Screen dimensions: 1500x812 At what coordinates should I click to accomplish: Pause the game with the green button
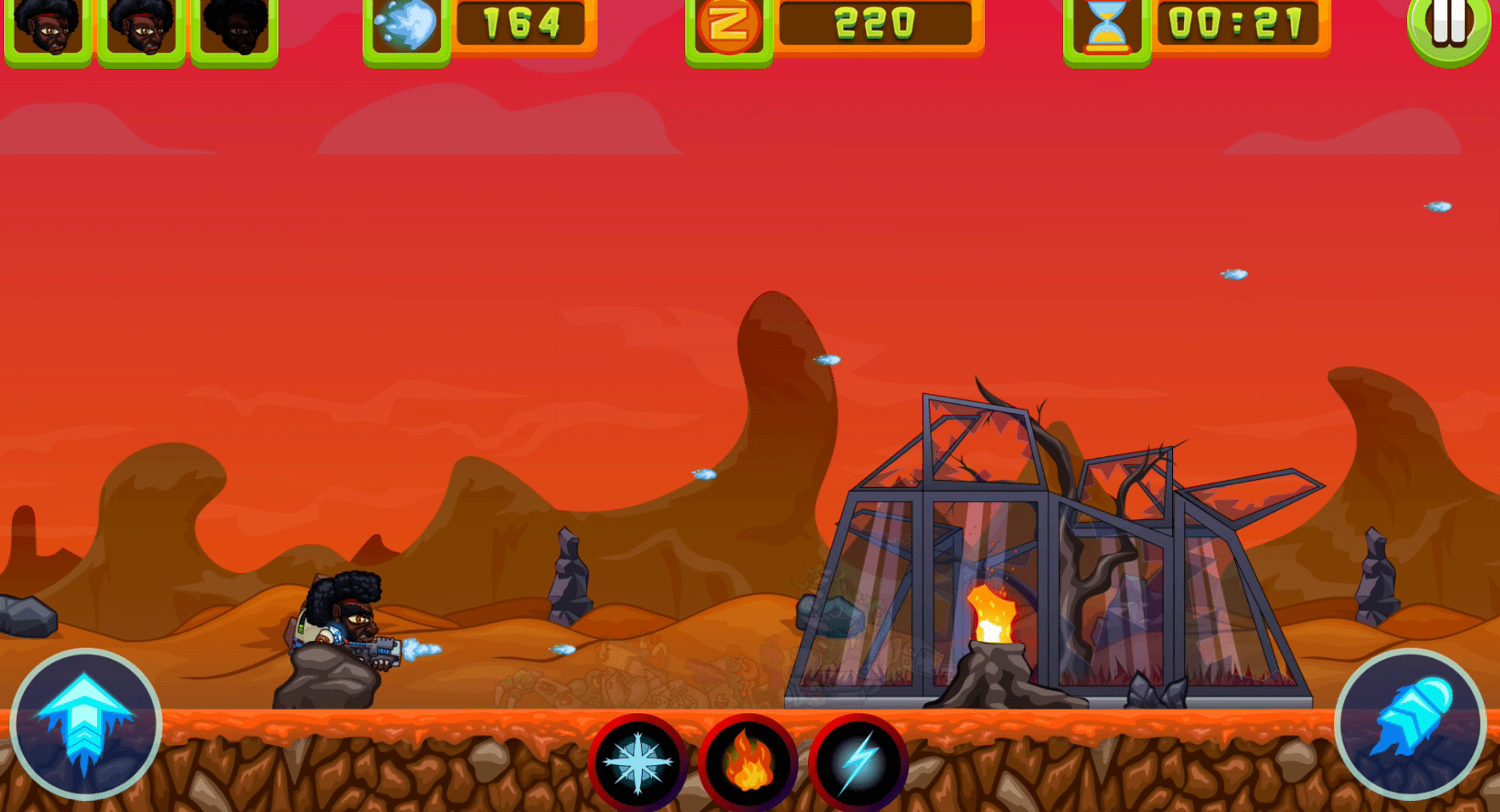[1448, 27]
